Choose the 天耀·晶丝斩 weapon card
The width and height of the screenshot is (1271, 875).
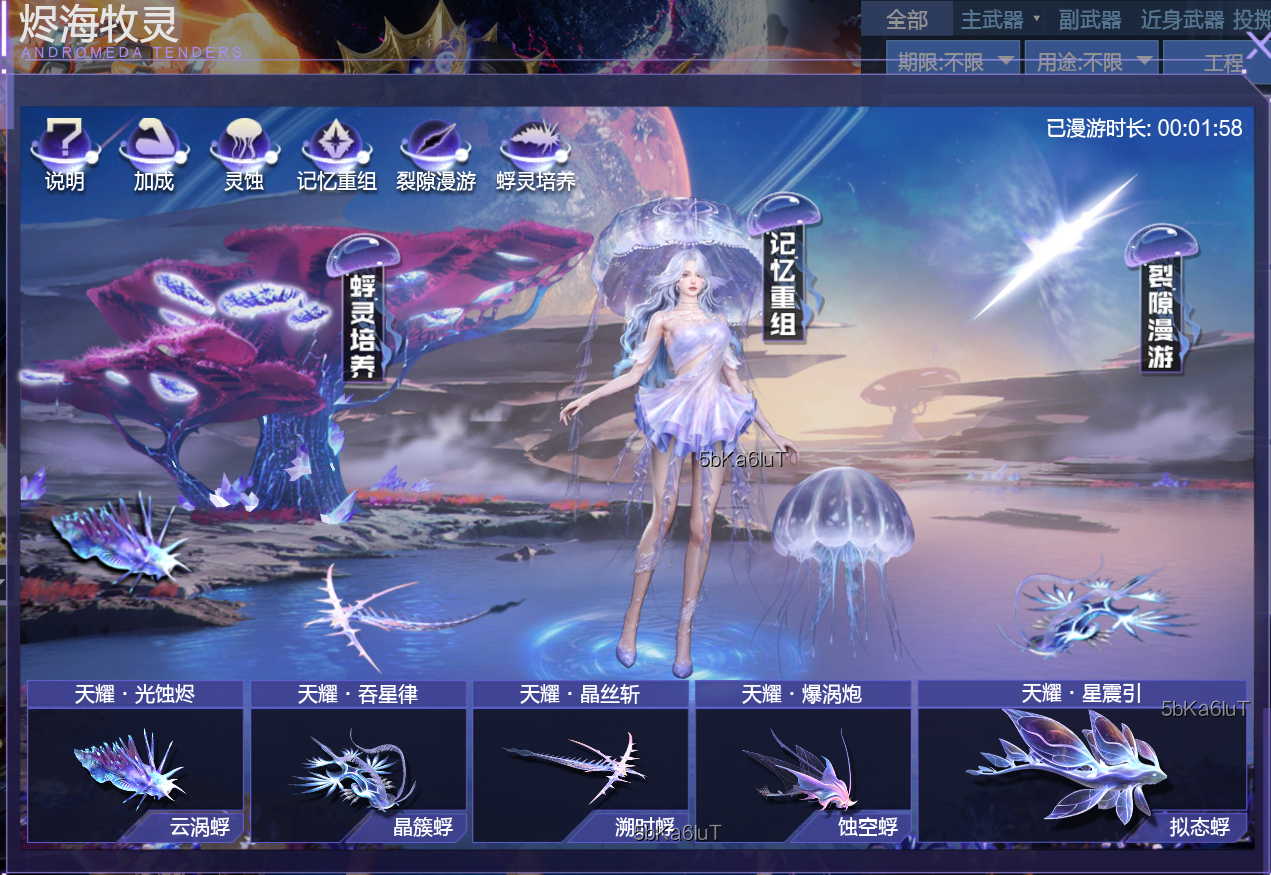tap(580, 762)
